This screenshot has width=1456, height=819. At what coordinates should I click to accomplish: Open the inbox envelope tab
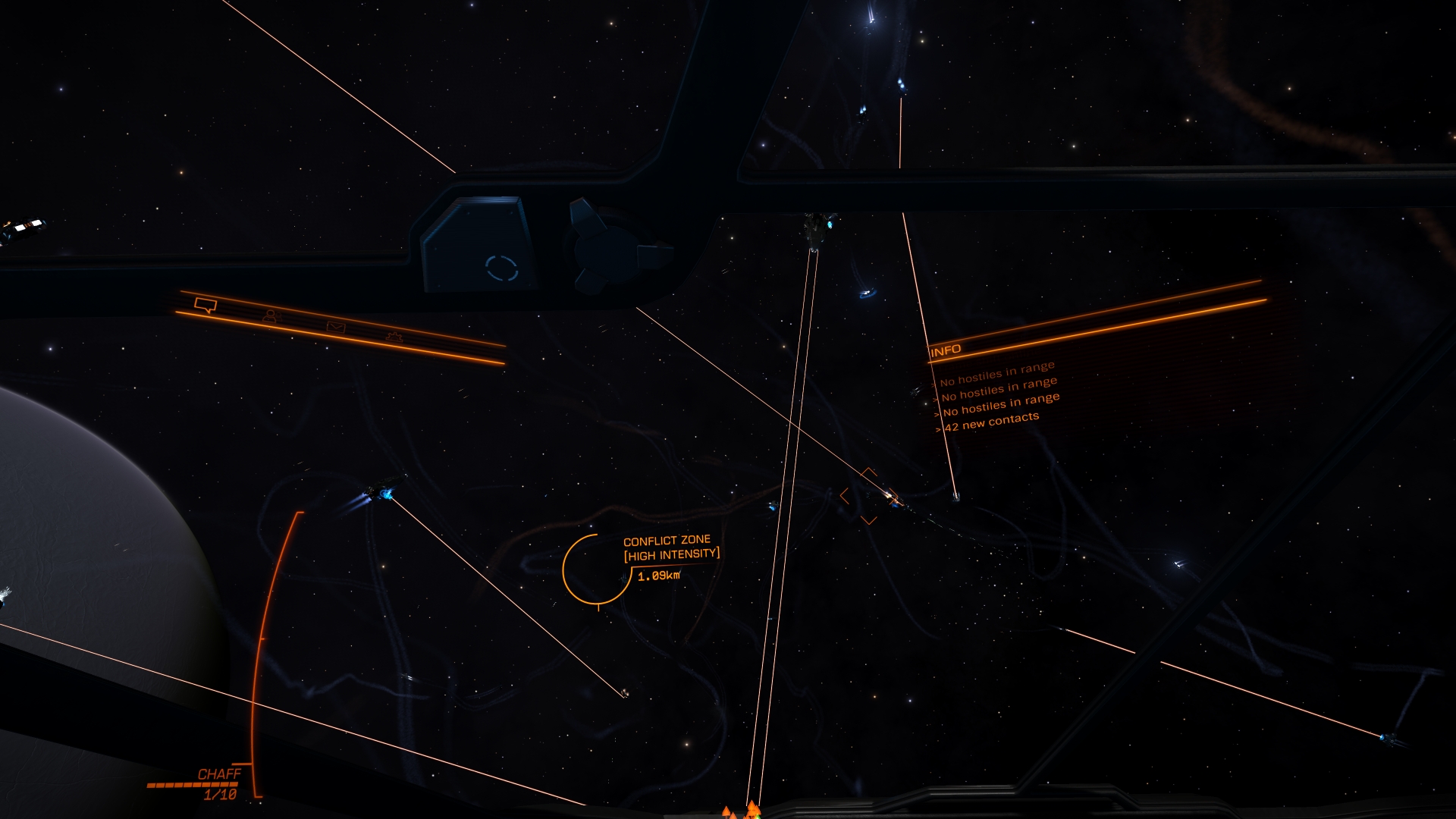pyautogui.click(x=336, y=327)
